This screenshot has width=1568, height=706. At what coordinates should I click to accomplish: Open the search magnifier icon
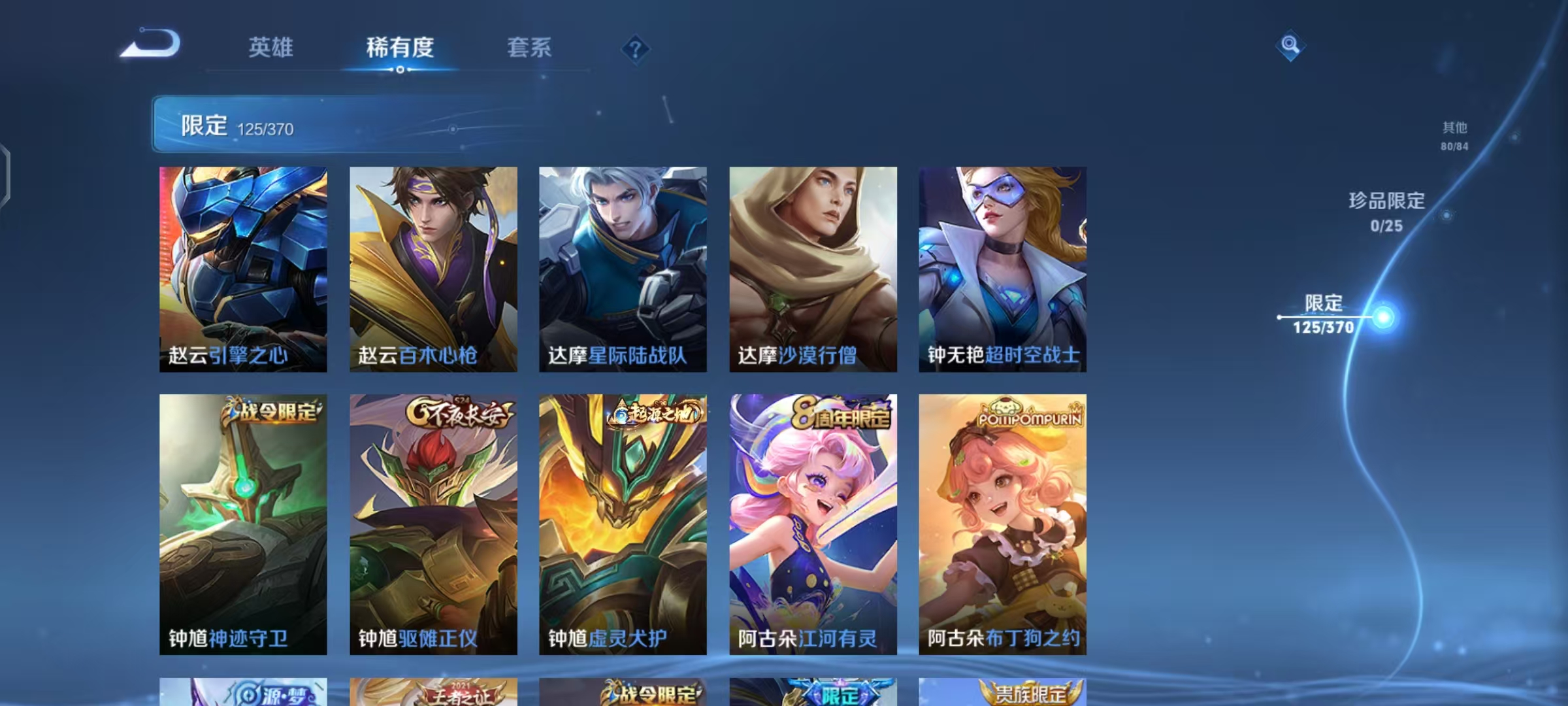point(1289,46)
